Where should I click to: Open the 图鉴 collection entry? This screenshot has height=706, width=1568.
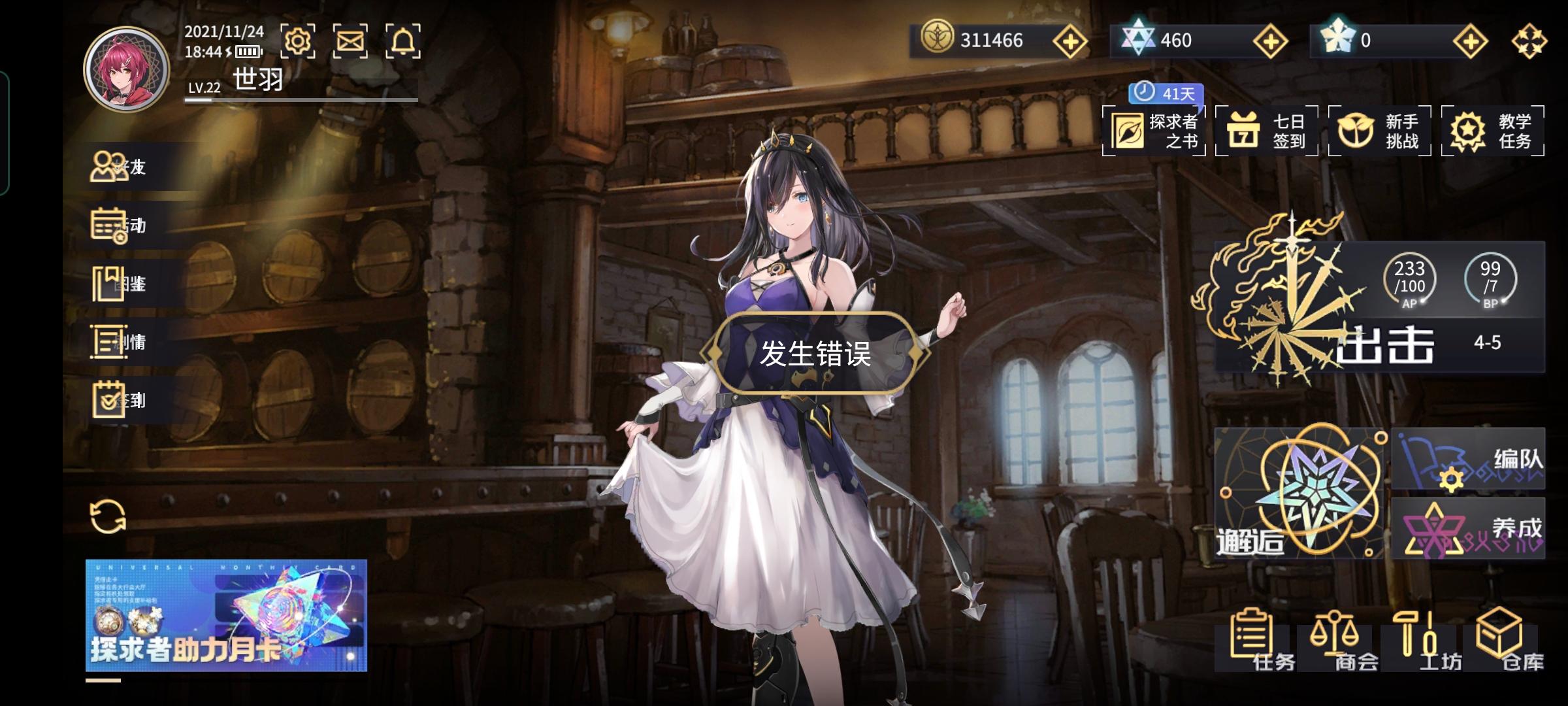[121, 284]
